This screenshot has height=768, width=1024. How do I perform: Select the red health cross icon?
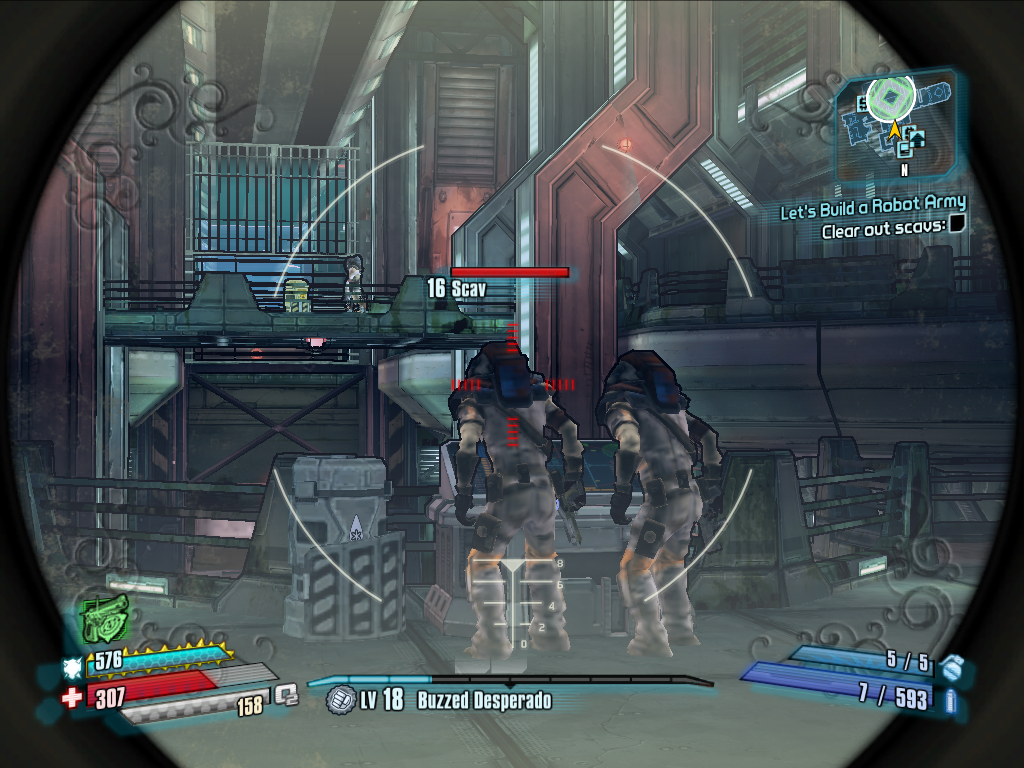[x=72, y=697]
